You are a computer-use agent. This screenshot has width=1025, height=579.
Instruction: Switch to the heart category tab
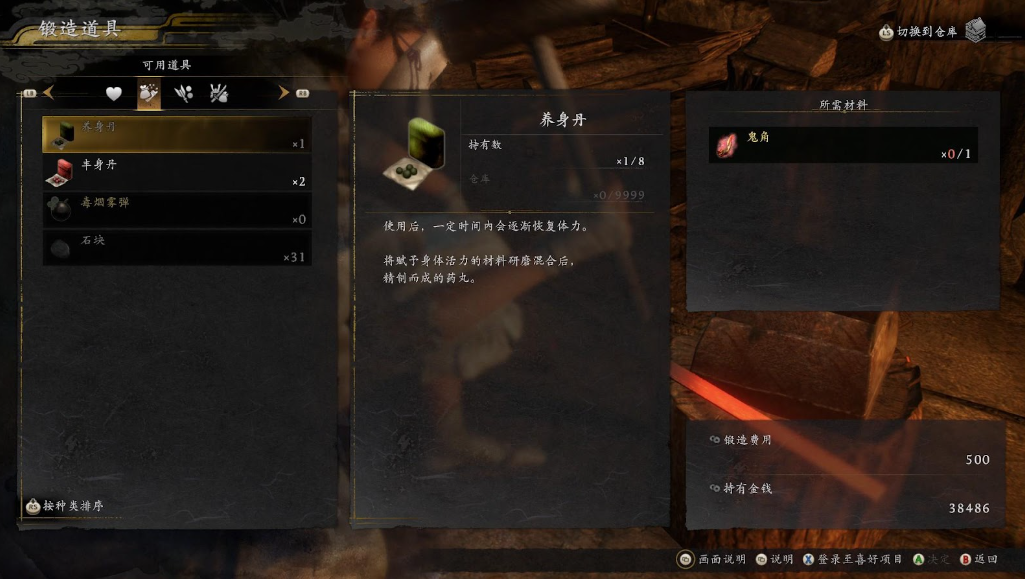[114, 93]
